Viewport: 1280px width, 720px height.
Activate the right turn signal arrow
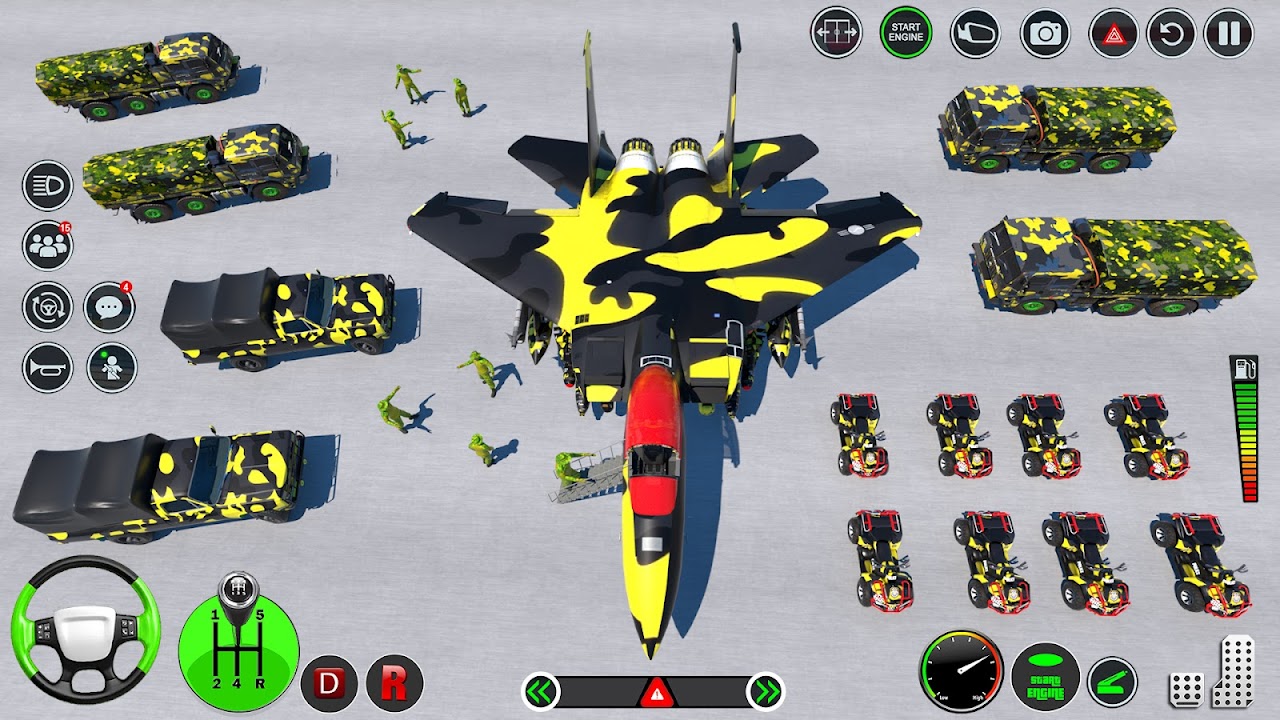[766, 691]
